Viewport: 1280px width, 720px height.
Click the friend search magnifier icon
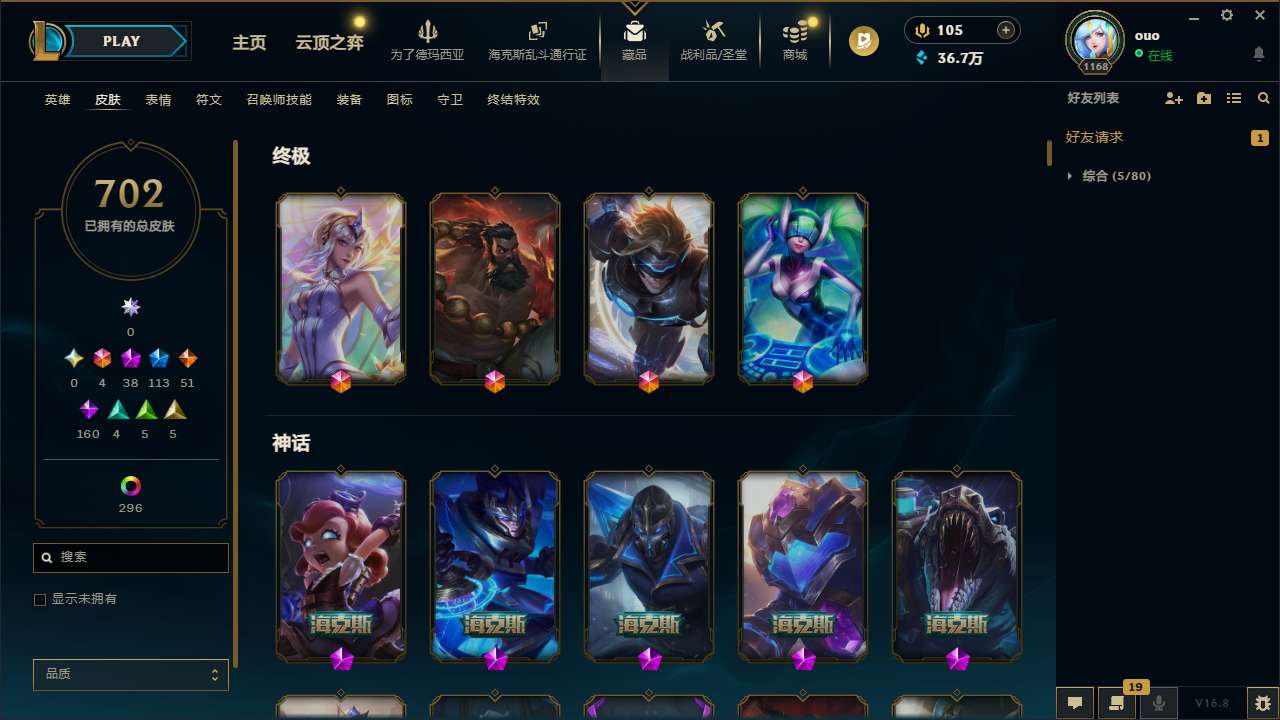point(1263,98)
